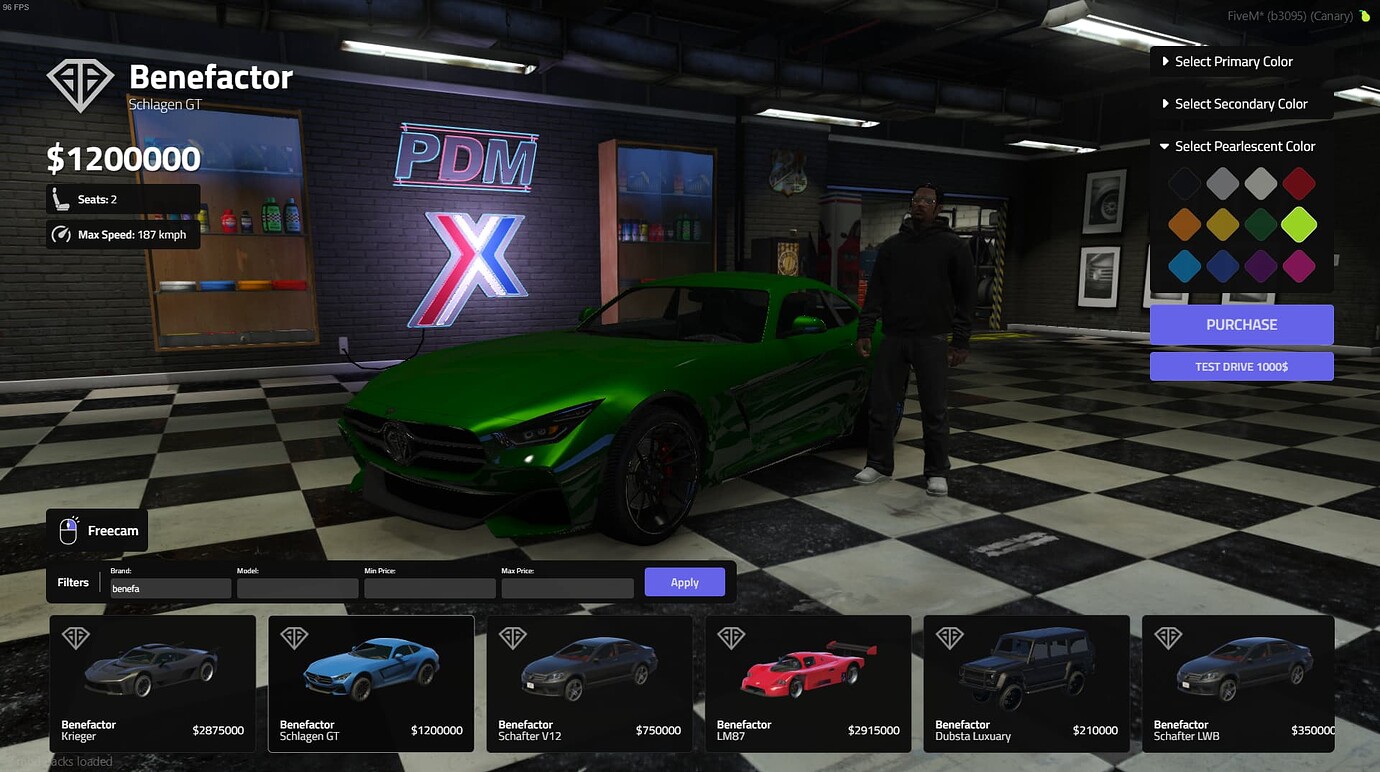The image size is (1380, 772).
Task: Start a Test Drive for 1000$
Action: [x=1241, y=366]
